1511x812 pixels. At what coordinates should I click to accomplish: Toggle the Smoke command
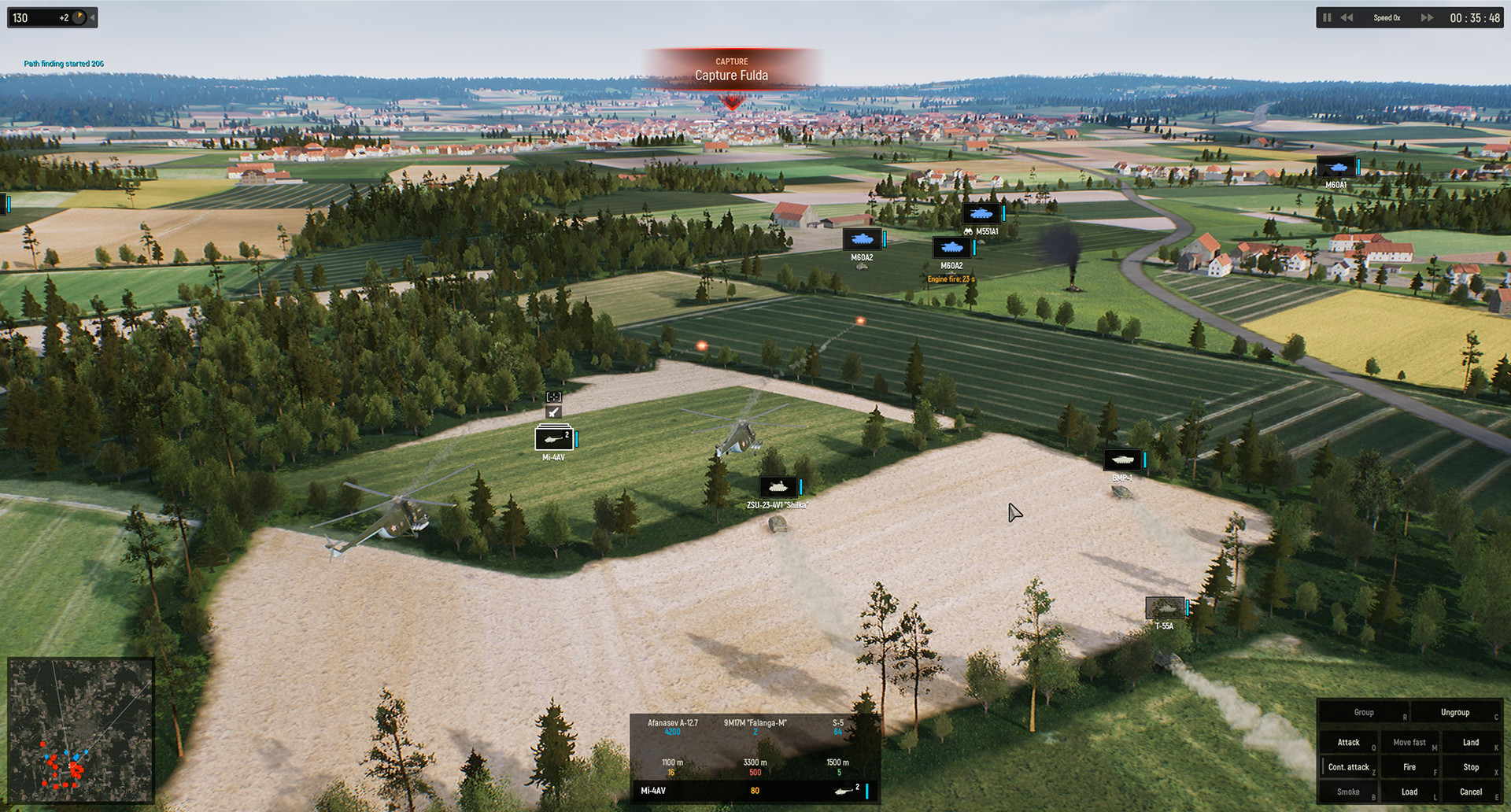pos(1348,791)
